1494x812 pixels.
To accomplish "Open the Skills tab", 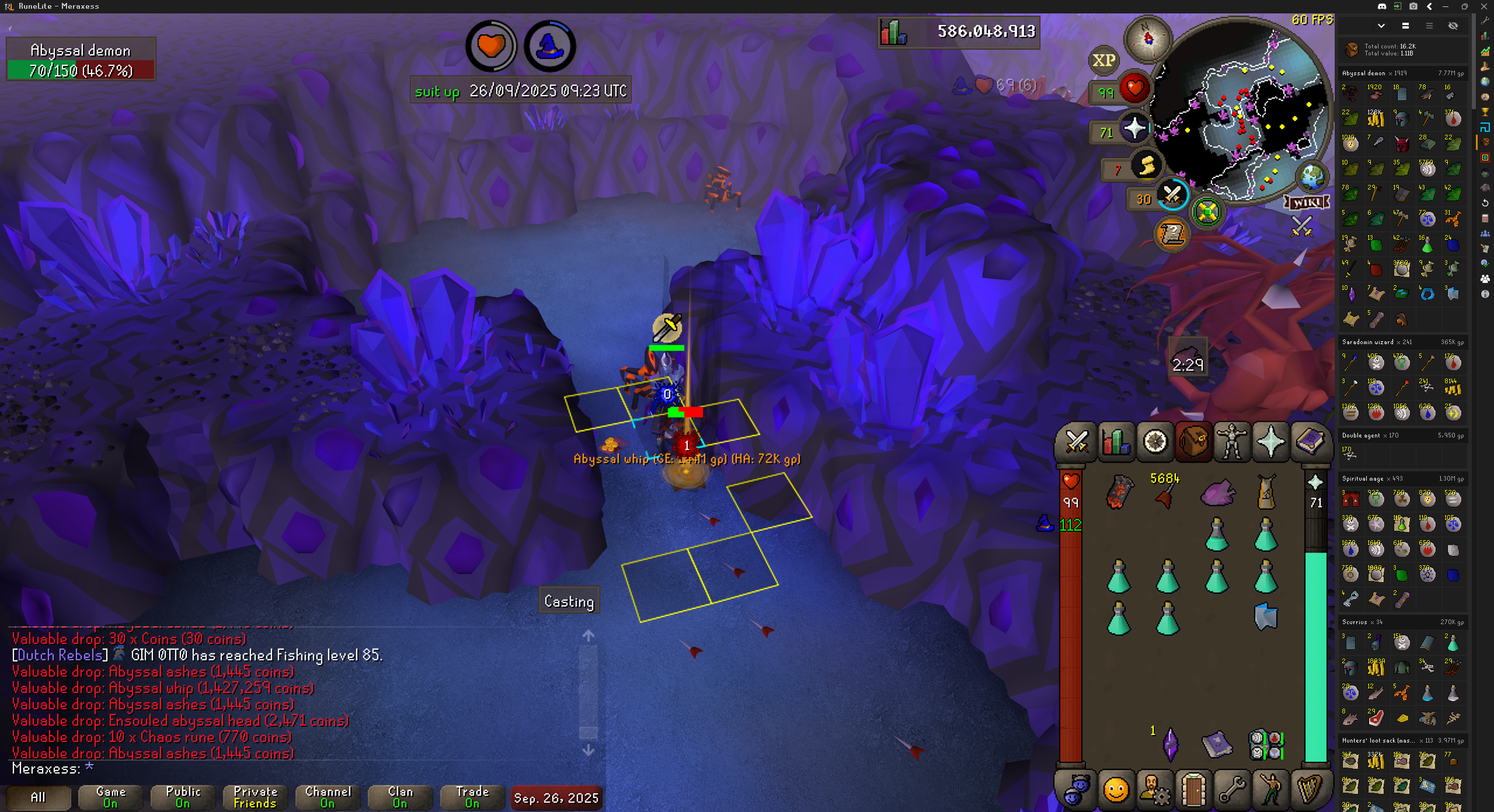I will pyautogui.click(x=1116, y=442).
